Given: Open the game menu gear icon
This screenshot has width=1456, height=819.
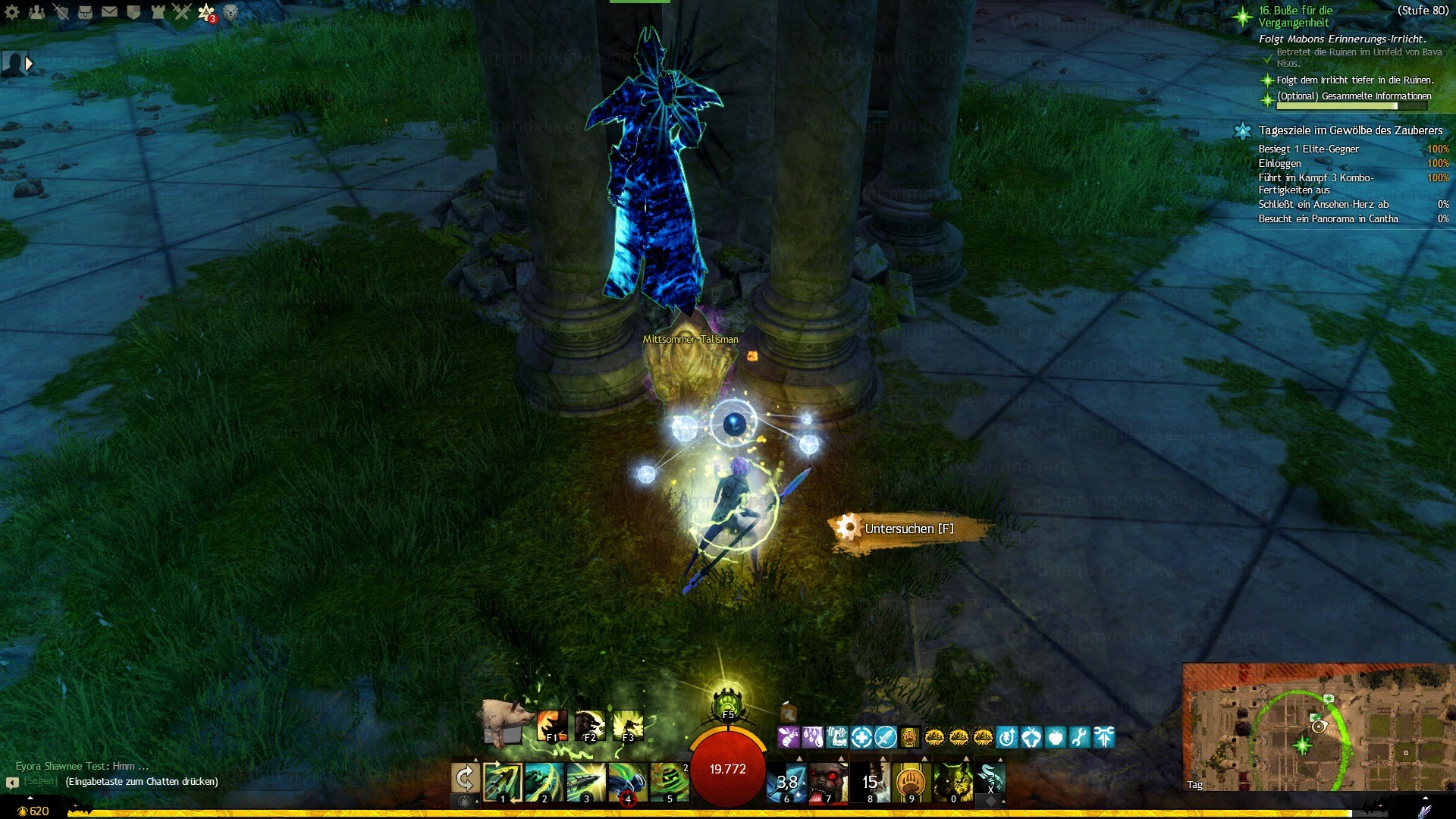Looking at the screenshot, I should click(12, 12).
